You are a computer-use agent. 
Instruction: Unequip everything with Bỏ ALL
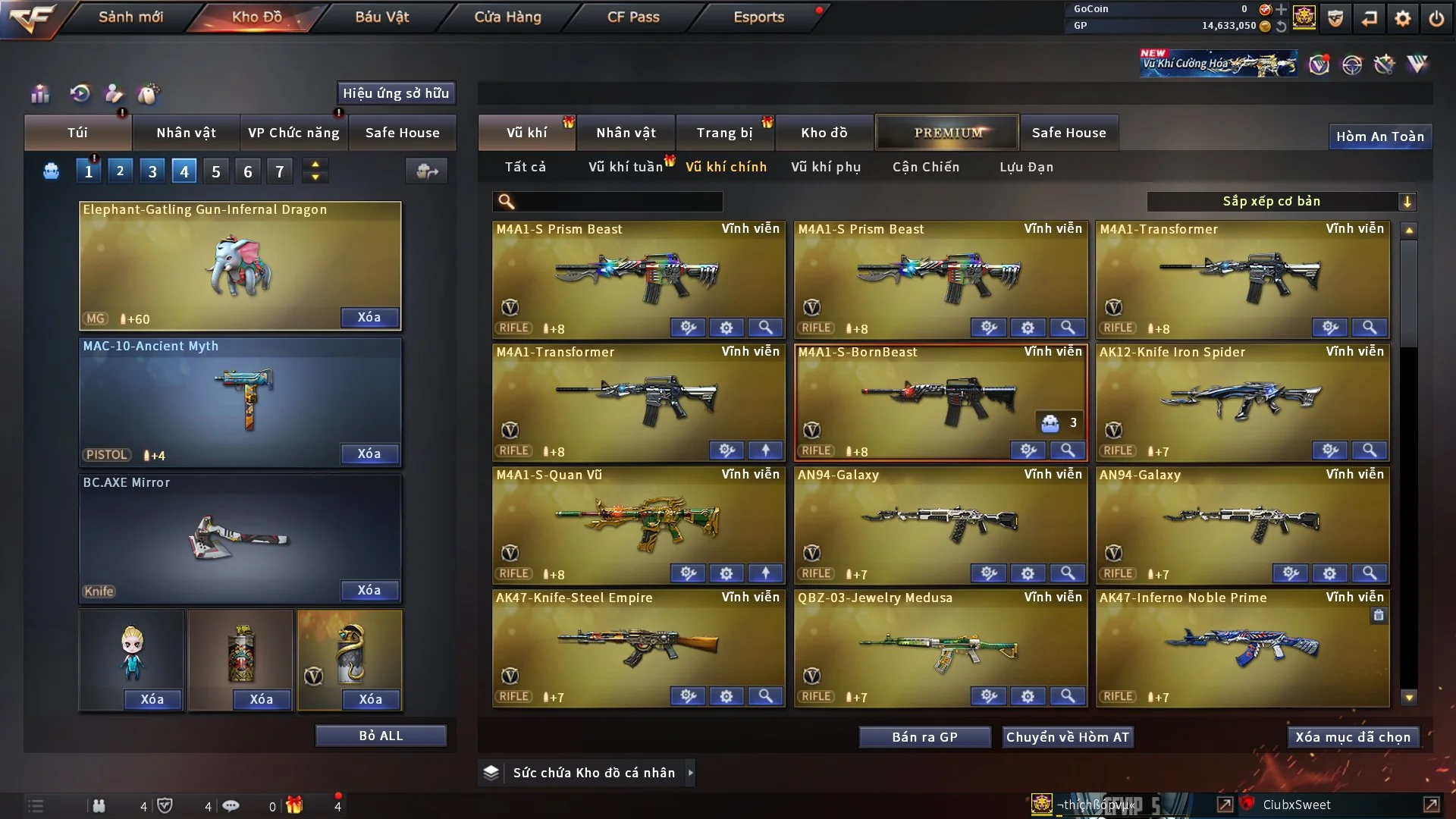pyautogui.click(x=381, y=736)
